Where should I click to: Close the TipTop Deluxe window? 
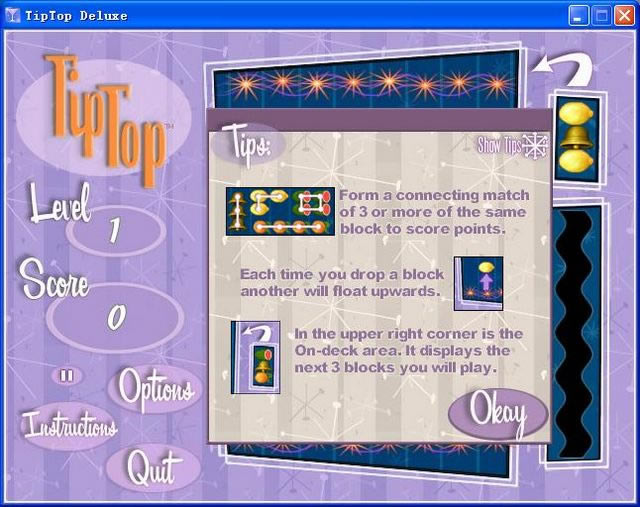(624, 15)
